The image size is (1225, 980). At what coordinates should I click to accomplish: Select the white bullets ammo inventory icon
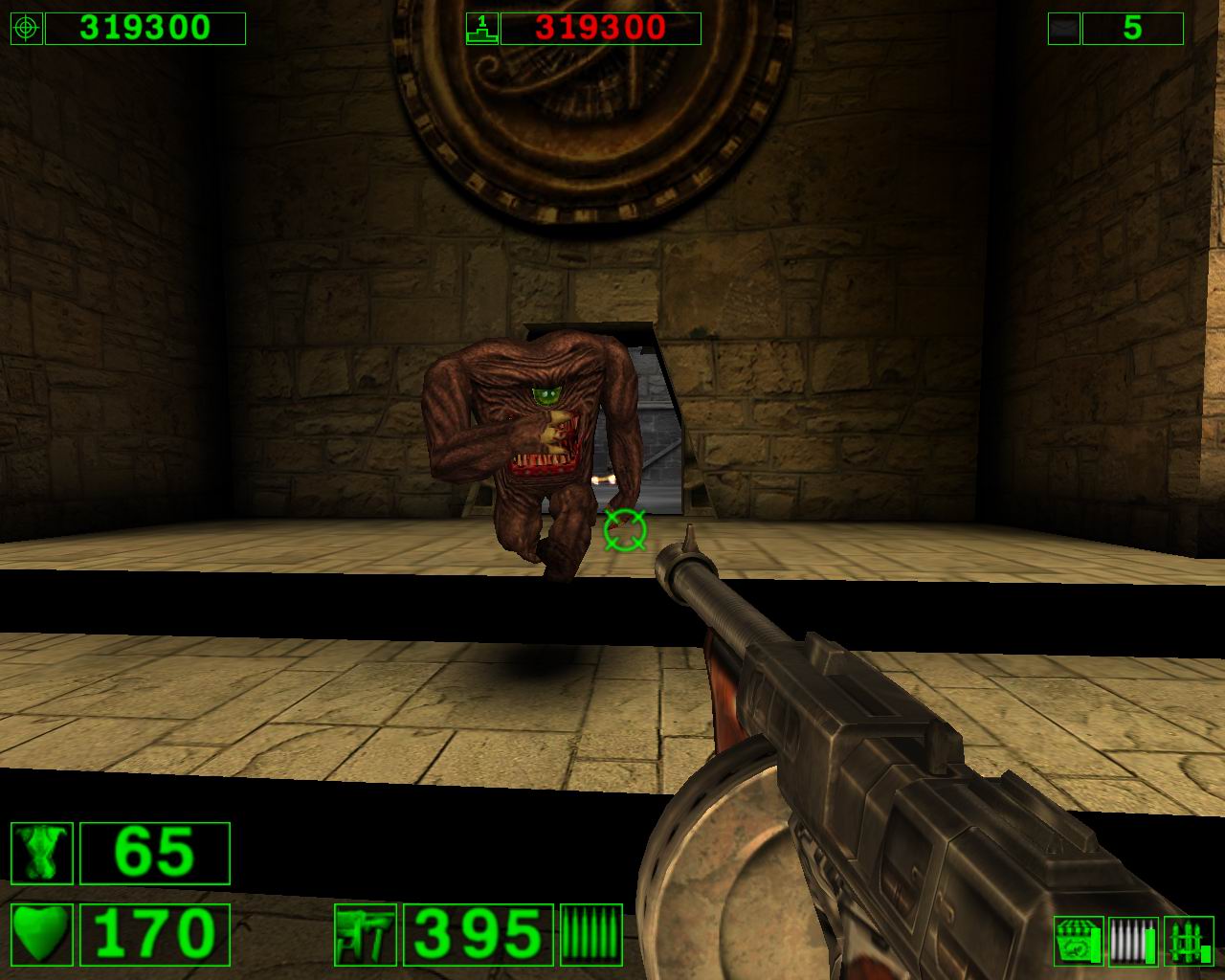(1132, 941)
